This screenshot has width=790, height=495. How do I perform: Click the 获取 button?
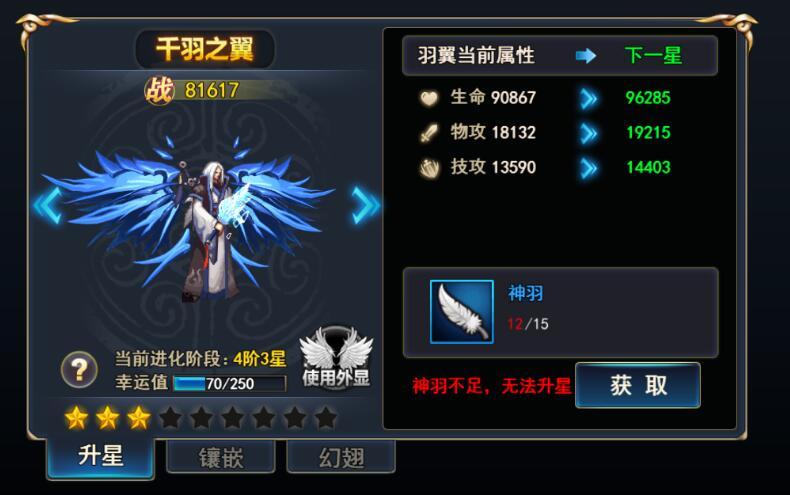click(x=638, y=386)
